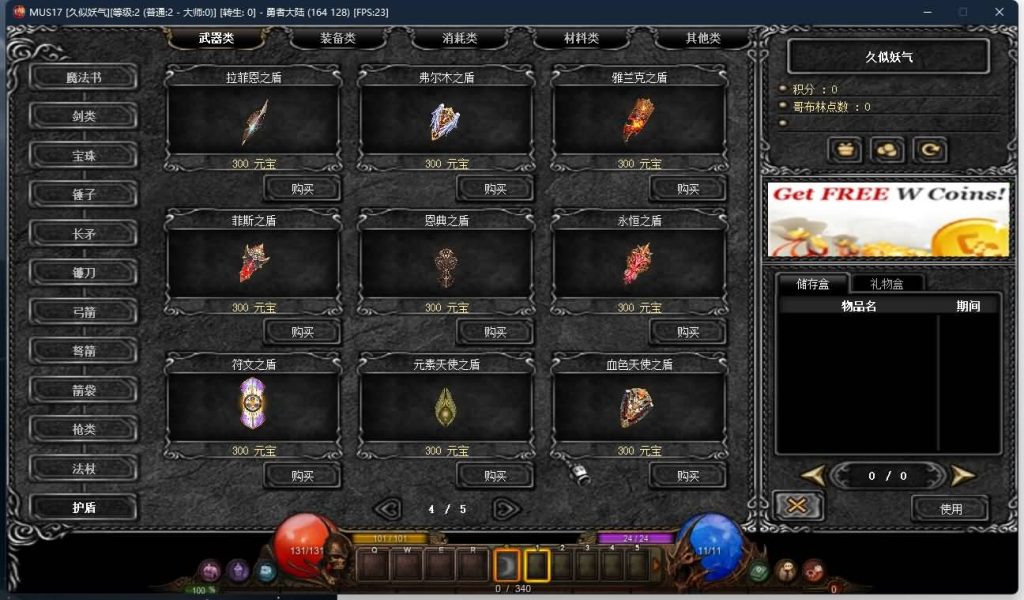The width and height of the screenshot is (1024, 600).
Task: Buy the 拉菲恩之盾 shield
Action: [302, 188]
